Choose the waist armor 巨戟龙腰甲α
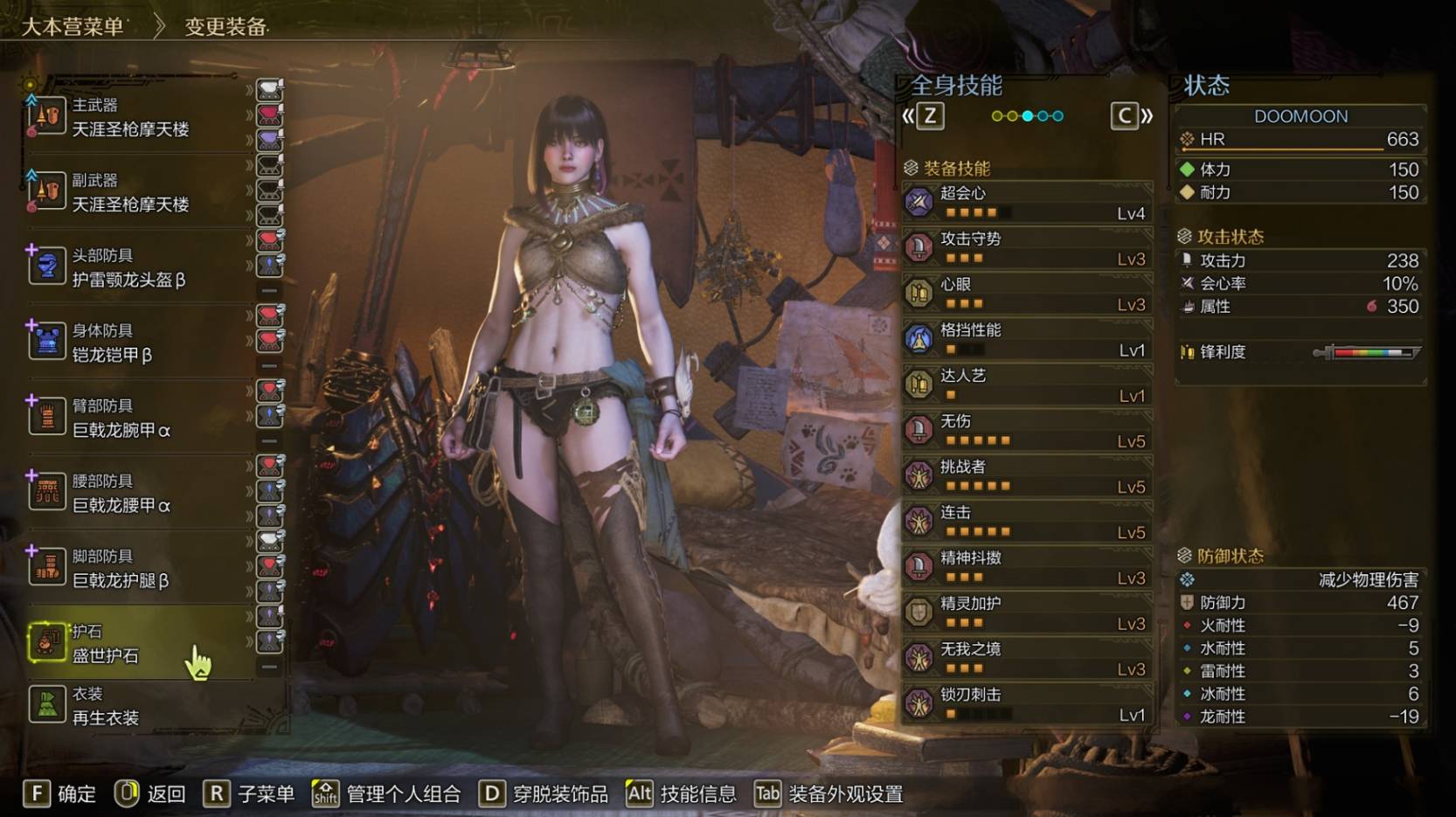Image resolution: width=1456 pixels, height=817 pixels. [x=122, y=494]
